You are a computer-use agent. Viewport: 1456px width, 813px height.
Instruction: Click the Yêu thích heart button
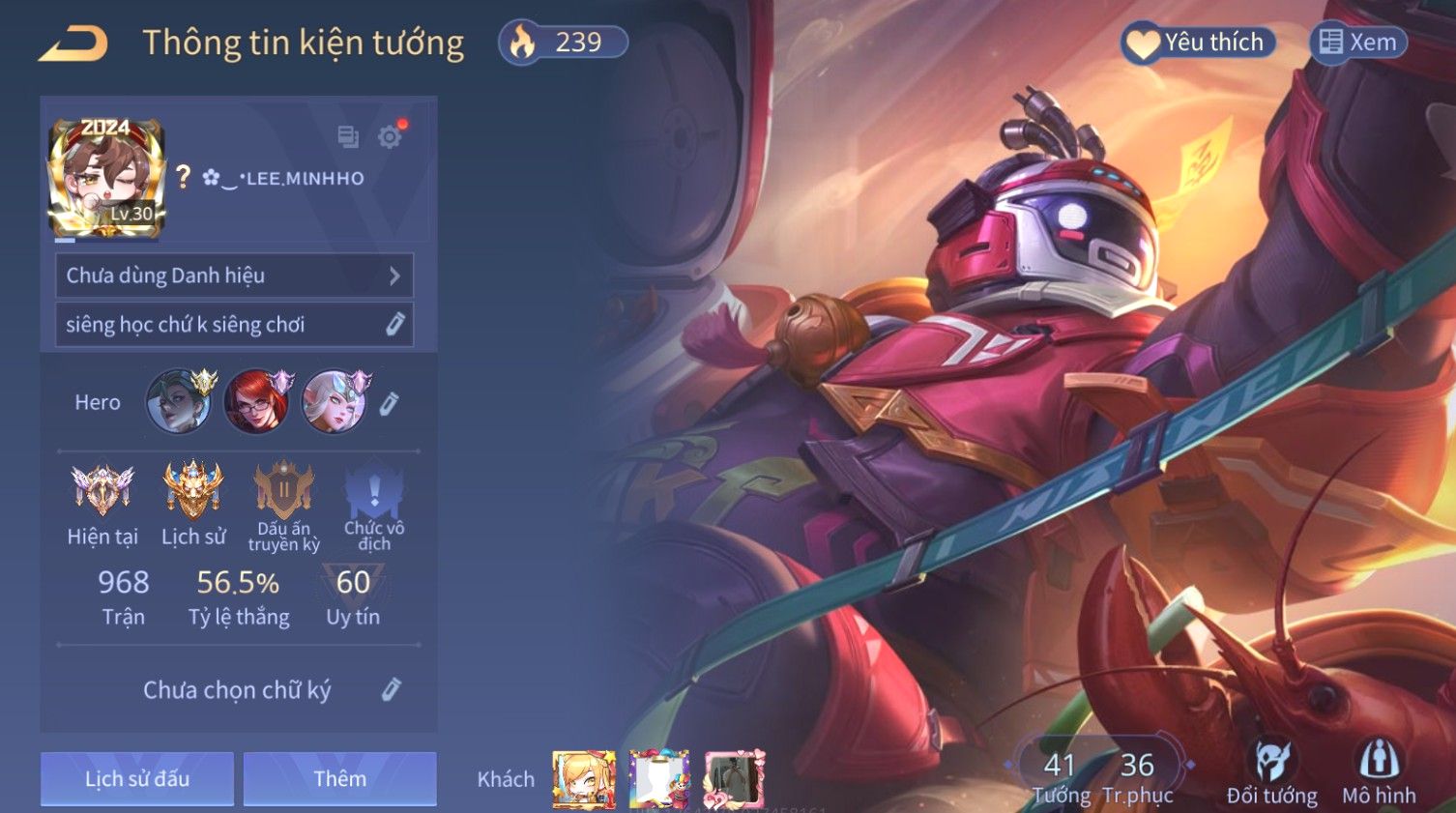pyautogui.click(x=1199, y=43)
